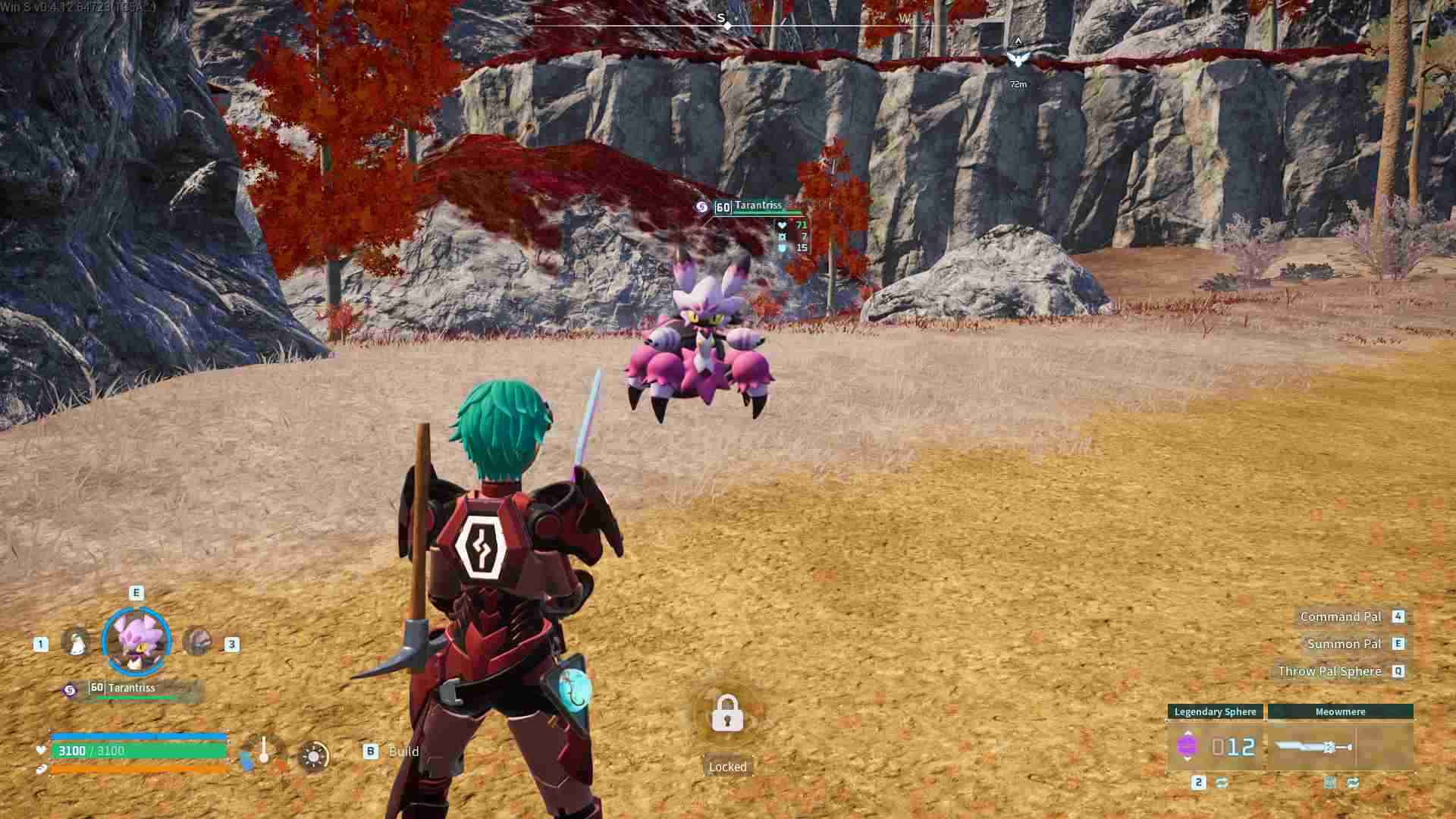Image resolution: width=1456 pixels, height=819 pixels.
Task: Click the Summon Pal command
Action: coord(1344,644)
